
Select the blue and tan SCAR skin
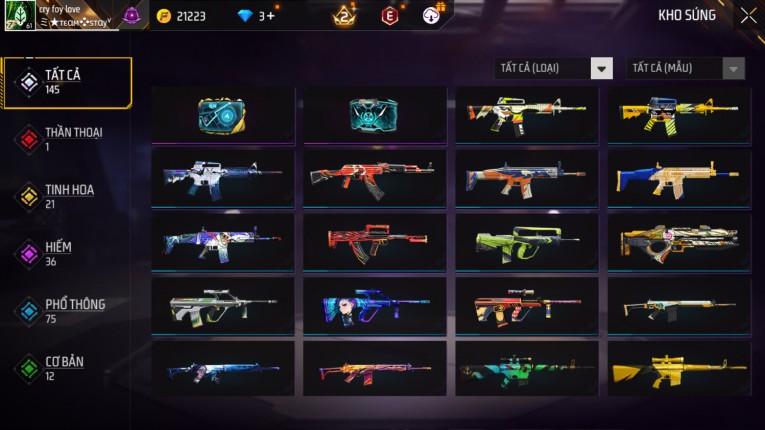click(679, 177)
